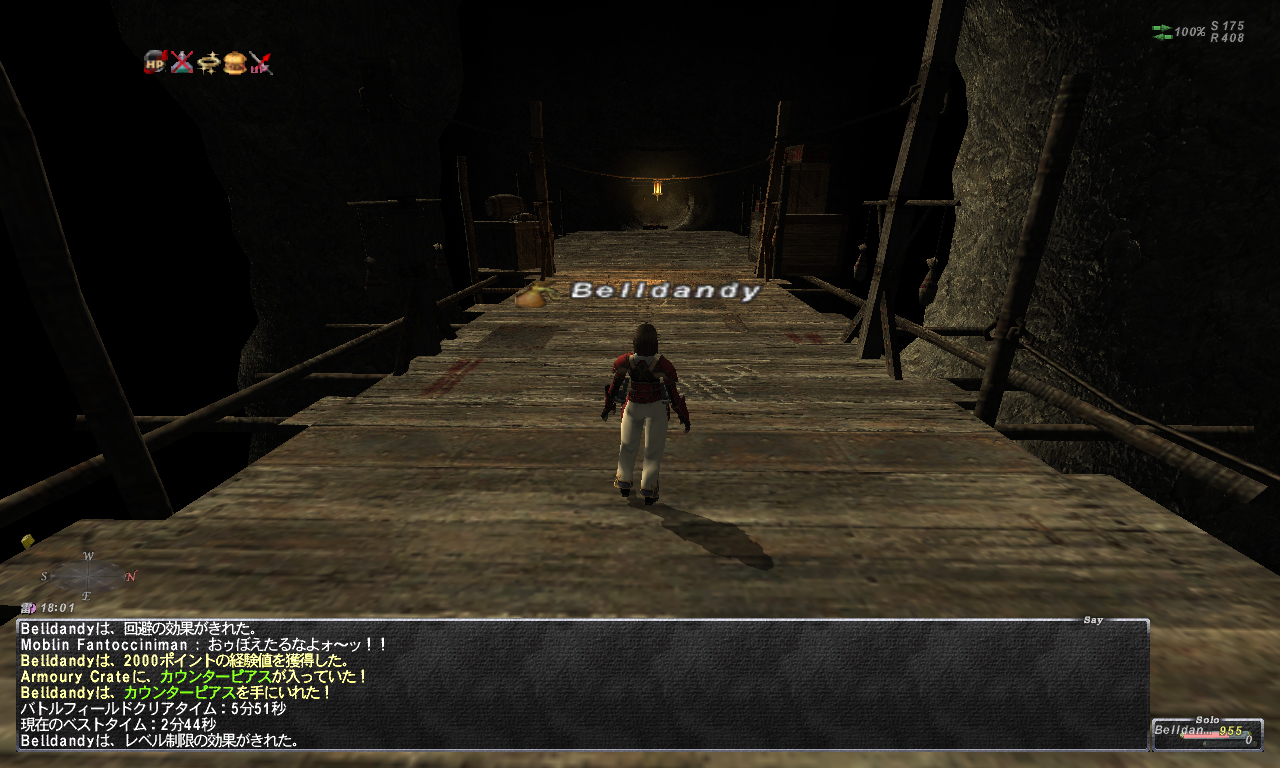Select Belldandy's row in the Solo party window

pyautogui.click(x=1206, y=731)
